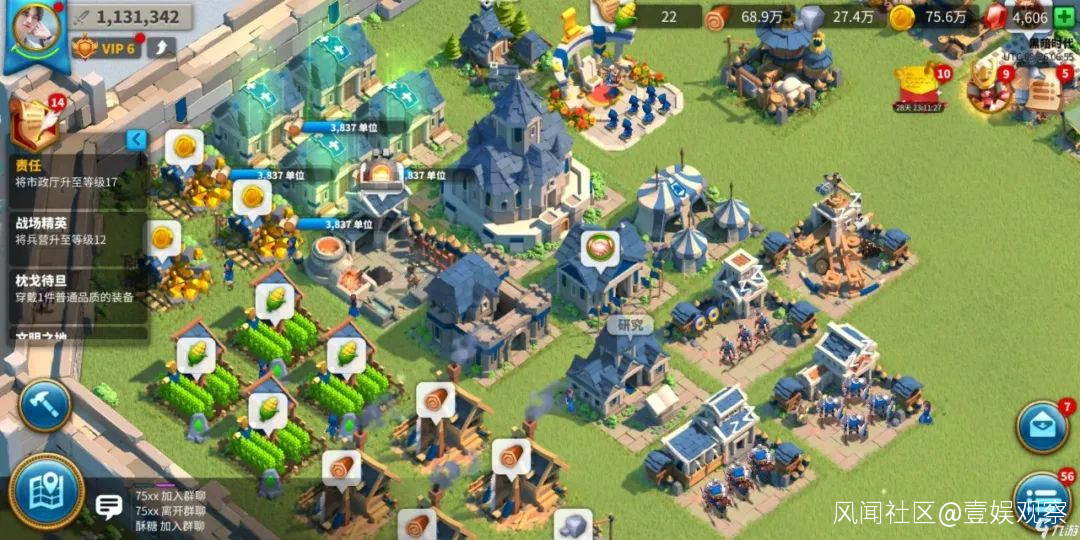Open the build menu hammer button

point(44,405)
